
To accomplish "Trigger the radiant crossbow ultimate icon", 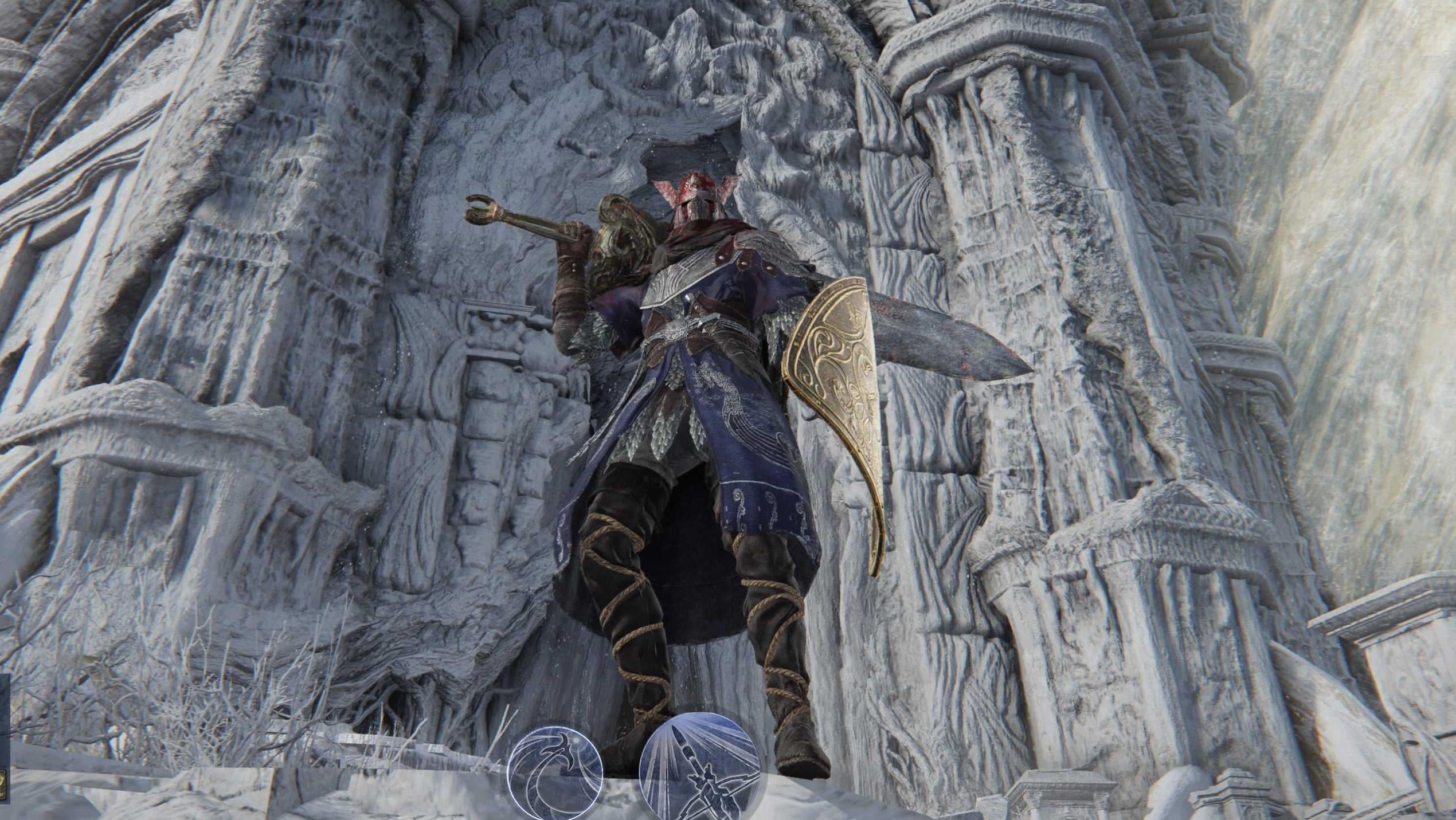I will [699, 766].
